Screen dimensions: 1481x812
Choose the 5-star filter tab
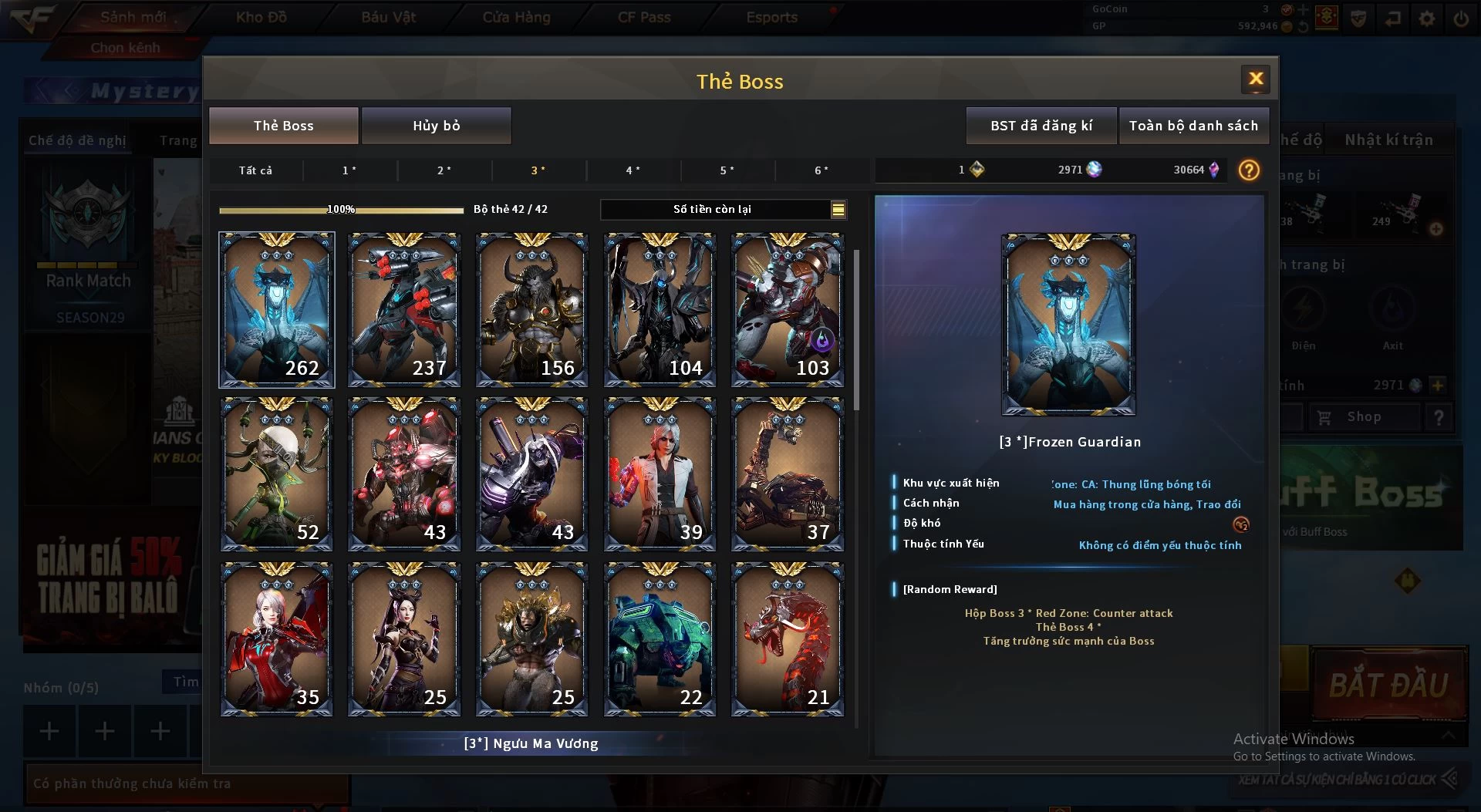tap(727, 170)
